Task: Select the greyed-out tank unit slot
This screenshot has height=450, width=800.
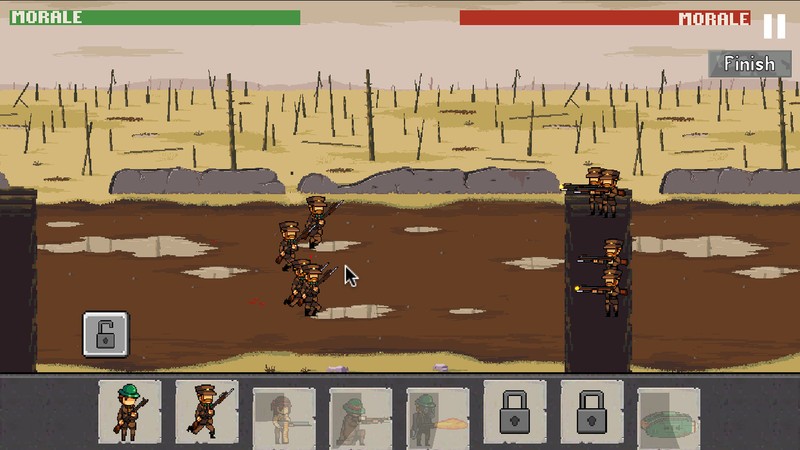Action: pos(668,415)
